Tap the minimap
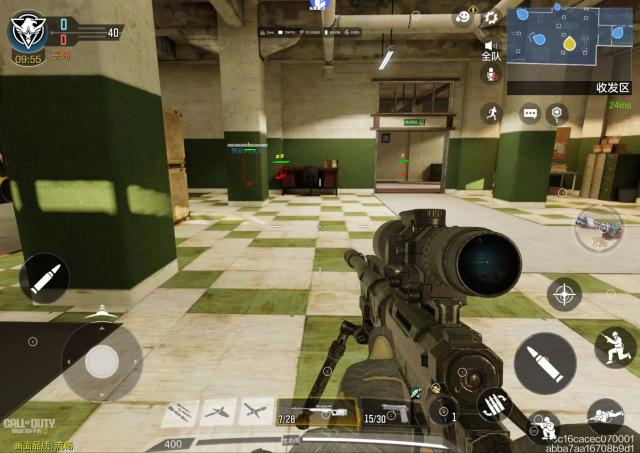Viewport: 640px width, 453px height. point(570,37)
